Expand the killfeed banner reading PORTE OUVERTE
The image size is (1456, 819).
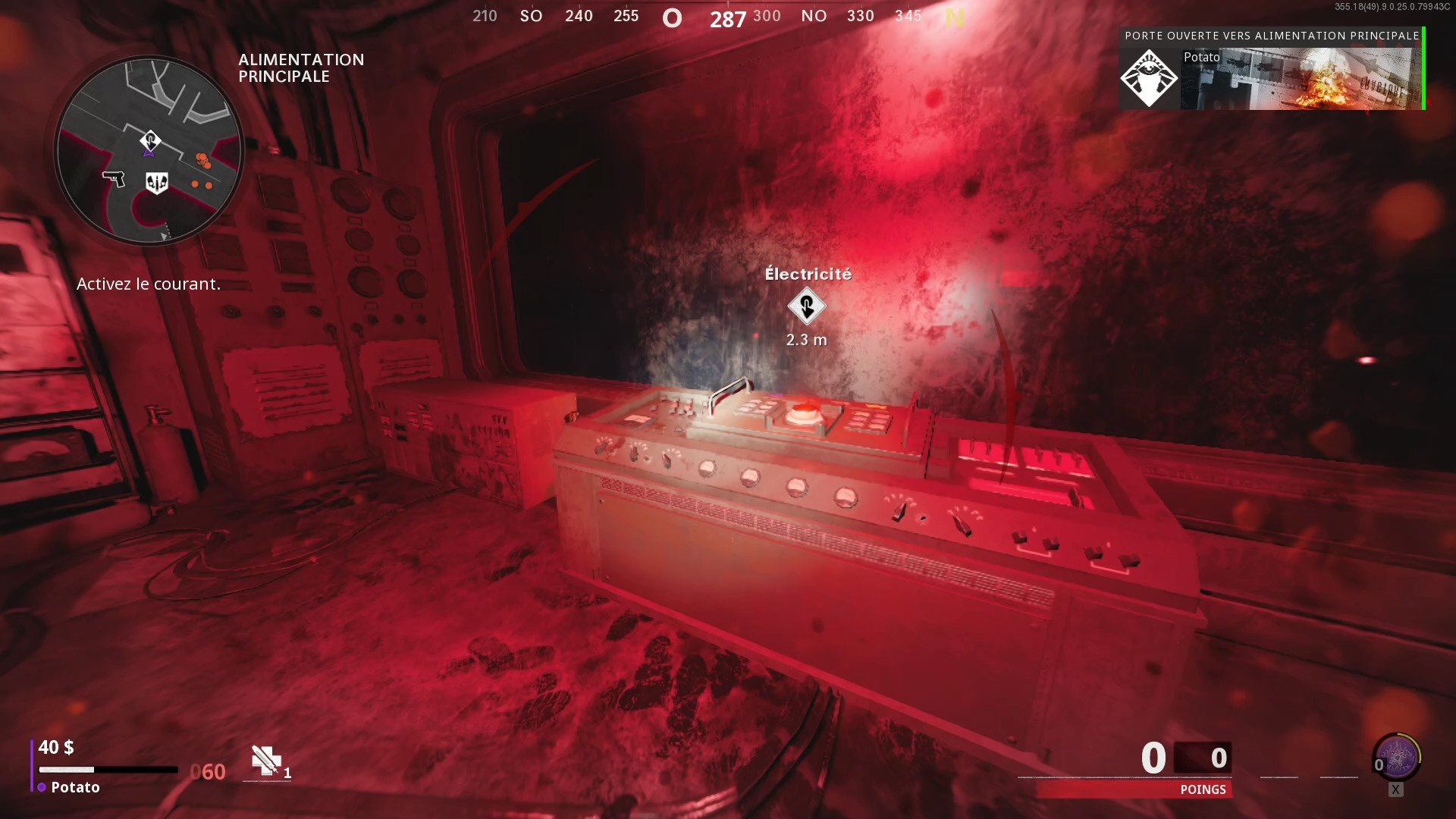point(1272,35)
